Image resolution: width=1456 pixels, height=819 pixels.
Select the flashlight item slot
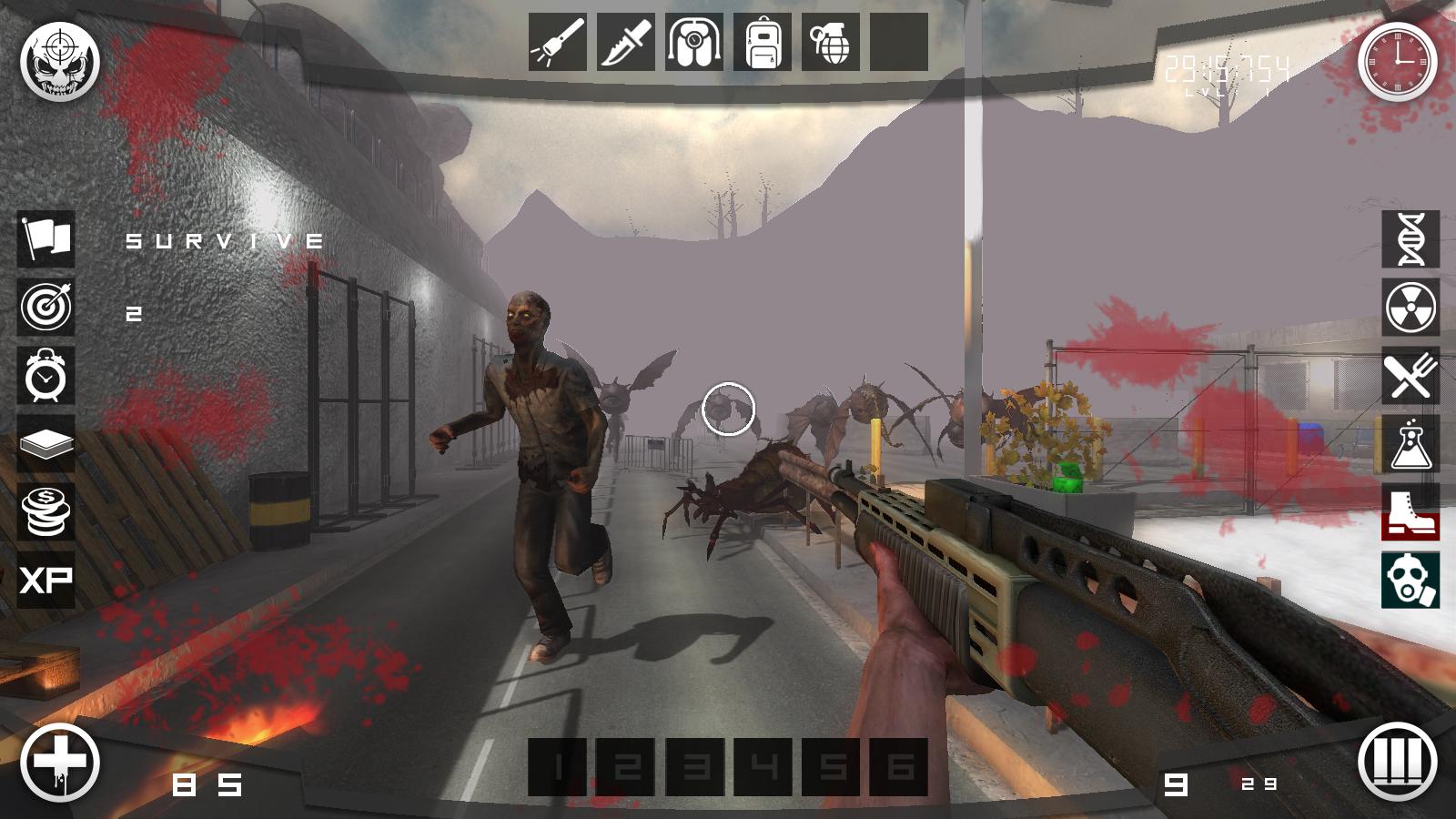[557, 42]
